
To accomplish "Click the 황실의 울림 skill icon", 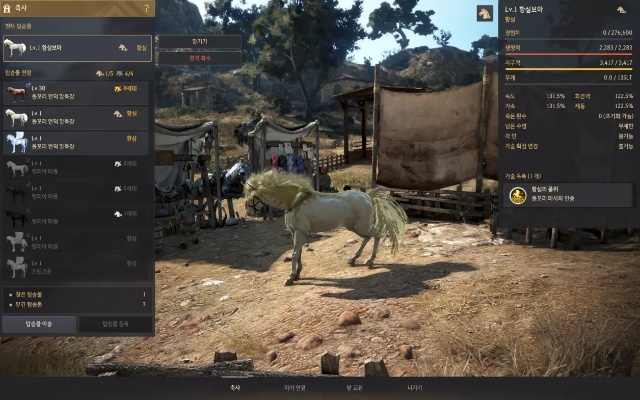I will click(x=517, y=198).
